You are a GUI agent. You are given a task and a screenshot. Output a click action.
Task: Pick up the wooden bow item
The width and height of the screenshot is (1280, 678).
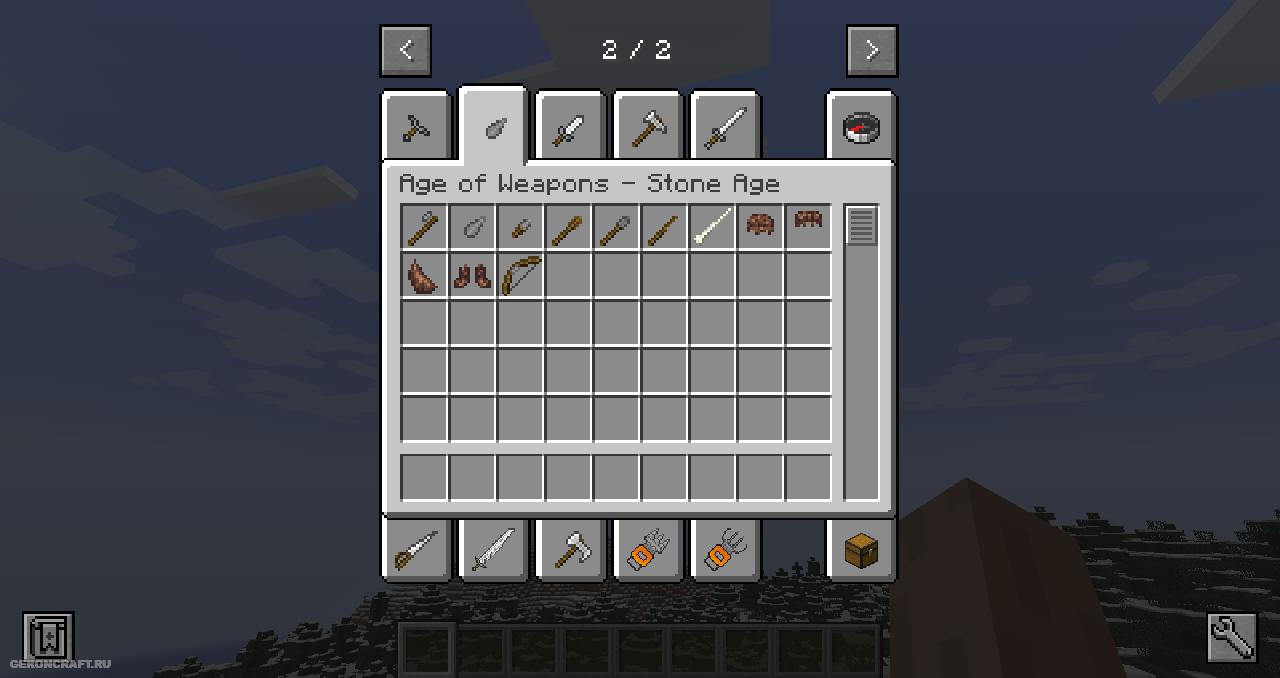[x=521, y=275]
